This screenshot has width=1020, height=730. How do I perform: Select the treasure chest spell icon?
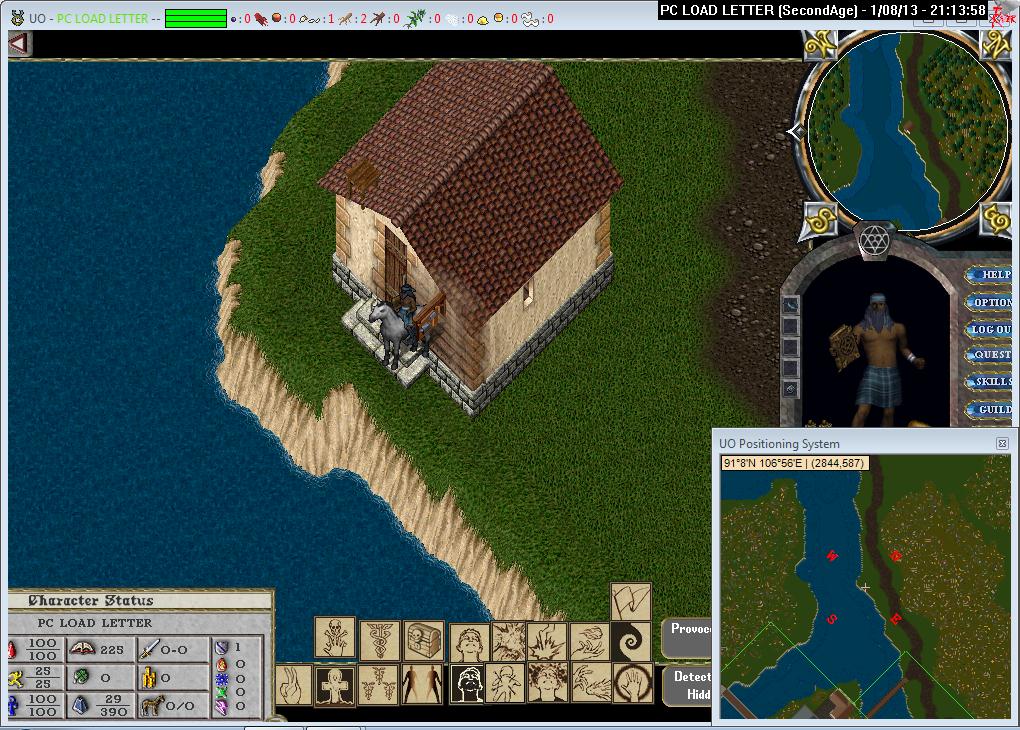tap(424, 639)
